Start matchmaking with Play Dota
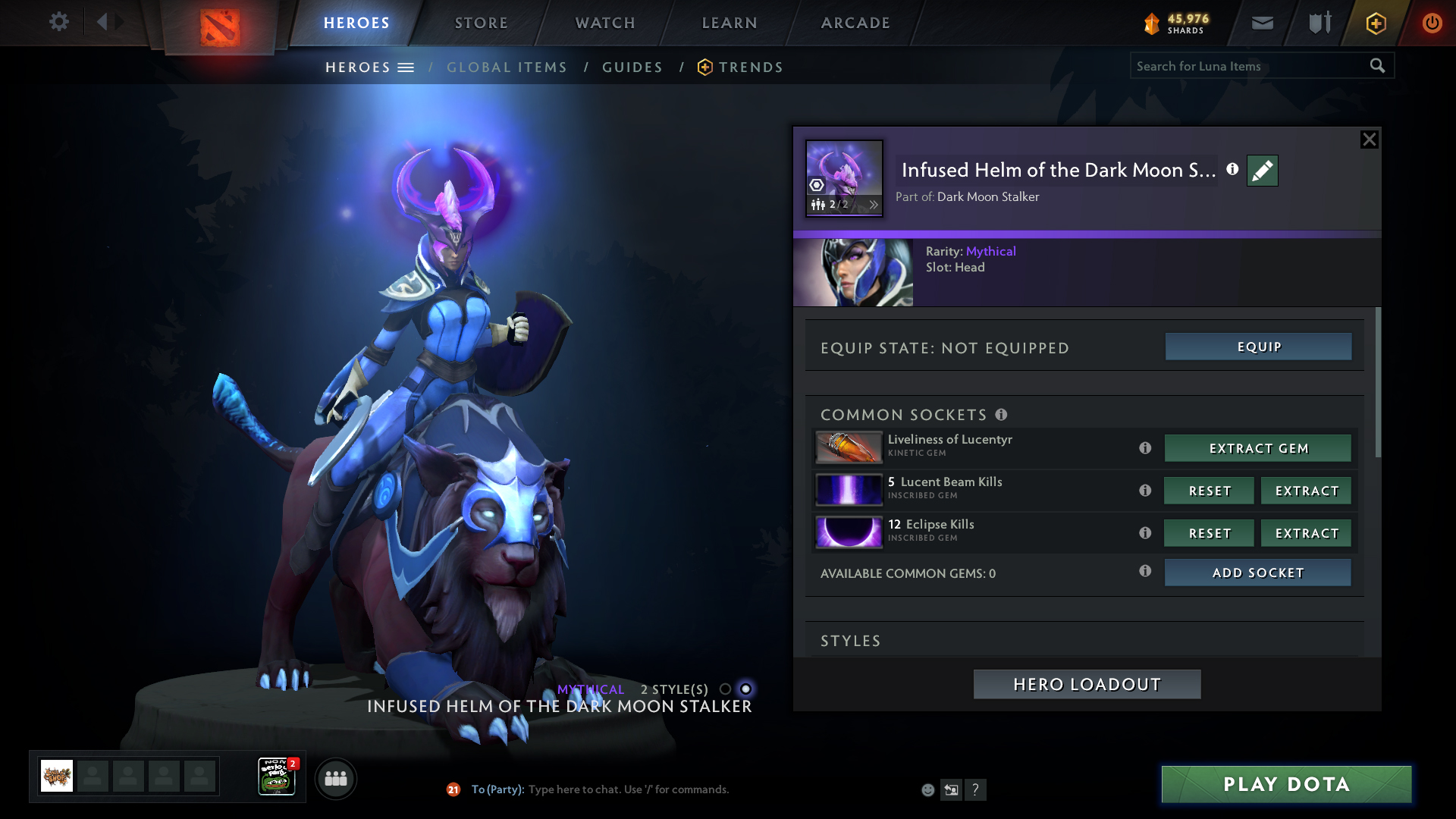This screenshot has height=819, width=1456. 1286,784
